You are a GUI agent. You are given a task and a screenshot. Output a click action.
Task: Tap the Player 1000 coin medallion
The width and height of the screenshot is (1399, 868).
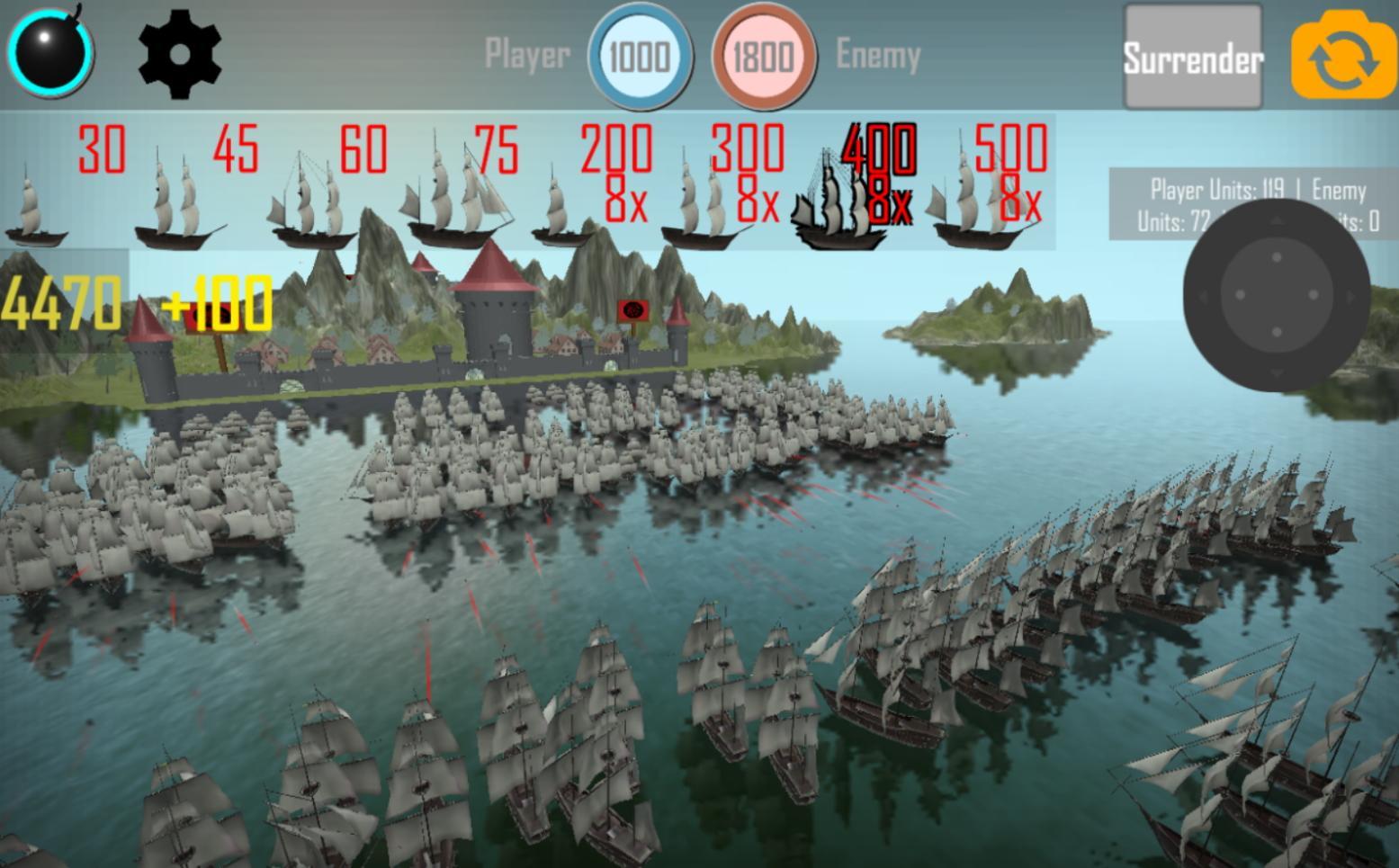point(640,57)
